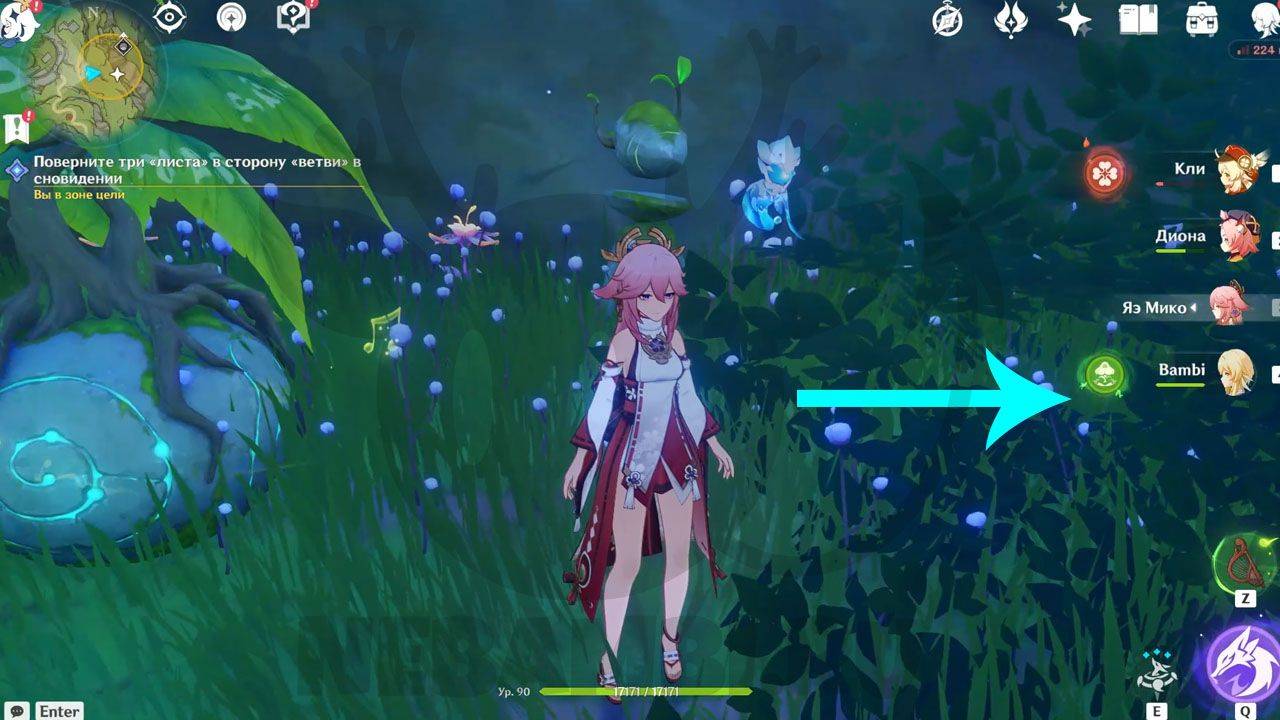The width and height of the screenshot is (1280, 720).
Task: Switch to party member Bambi
Action: point(1236,373)
